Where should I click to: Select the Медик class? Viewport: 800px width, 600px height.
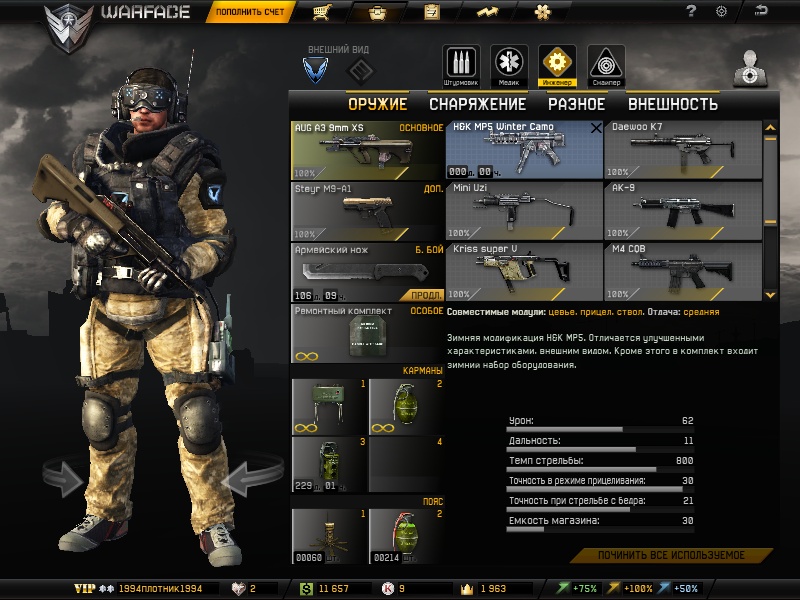coord(509,64)
